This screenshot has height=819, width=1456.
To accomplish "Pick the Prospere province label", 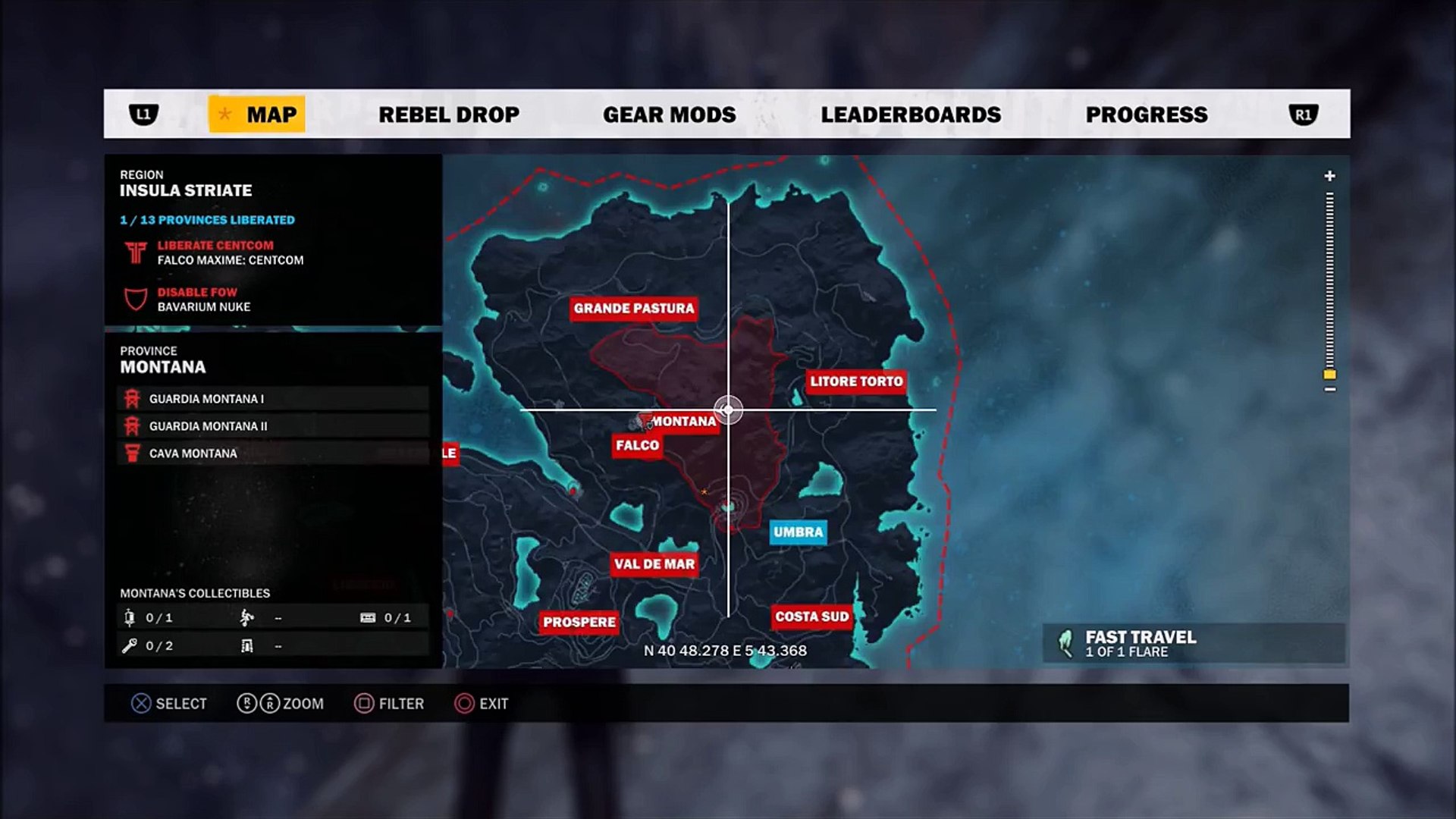I will tap(579, 622).
